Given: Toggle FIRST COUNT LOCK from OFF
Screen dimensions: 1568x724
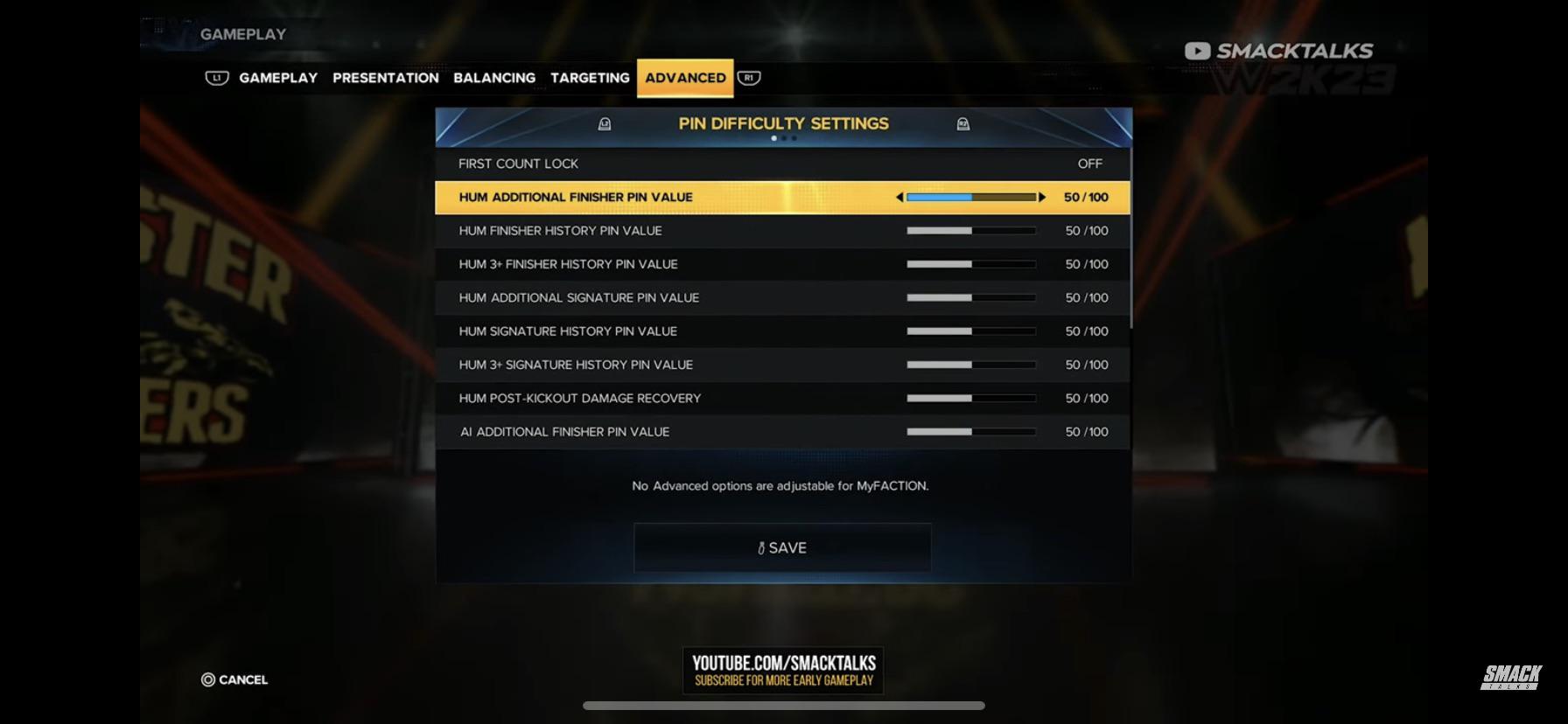Looking at the screenshot, I should [1088, 164].
